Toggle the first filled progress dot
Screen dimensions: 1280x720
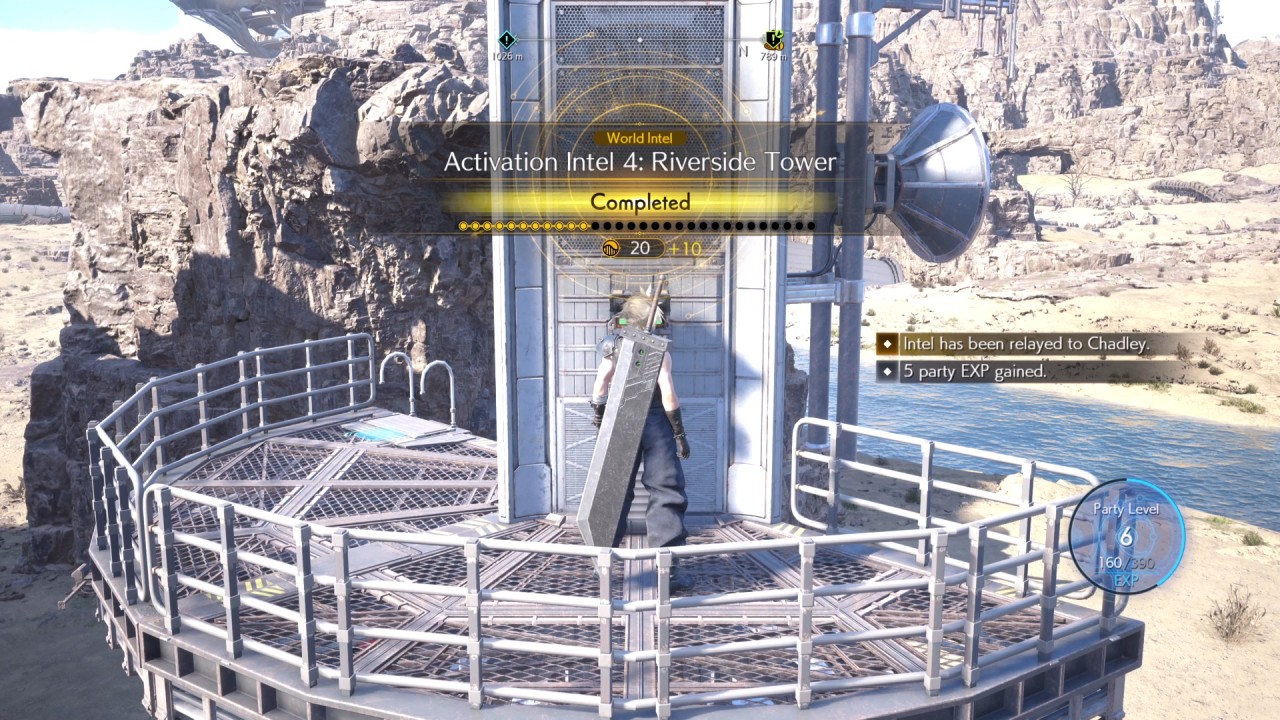pos(464,225)
